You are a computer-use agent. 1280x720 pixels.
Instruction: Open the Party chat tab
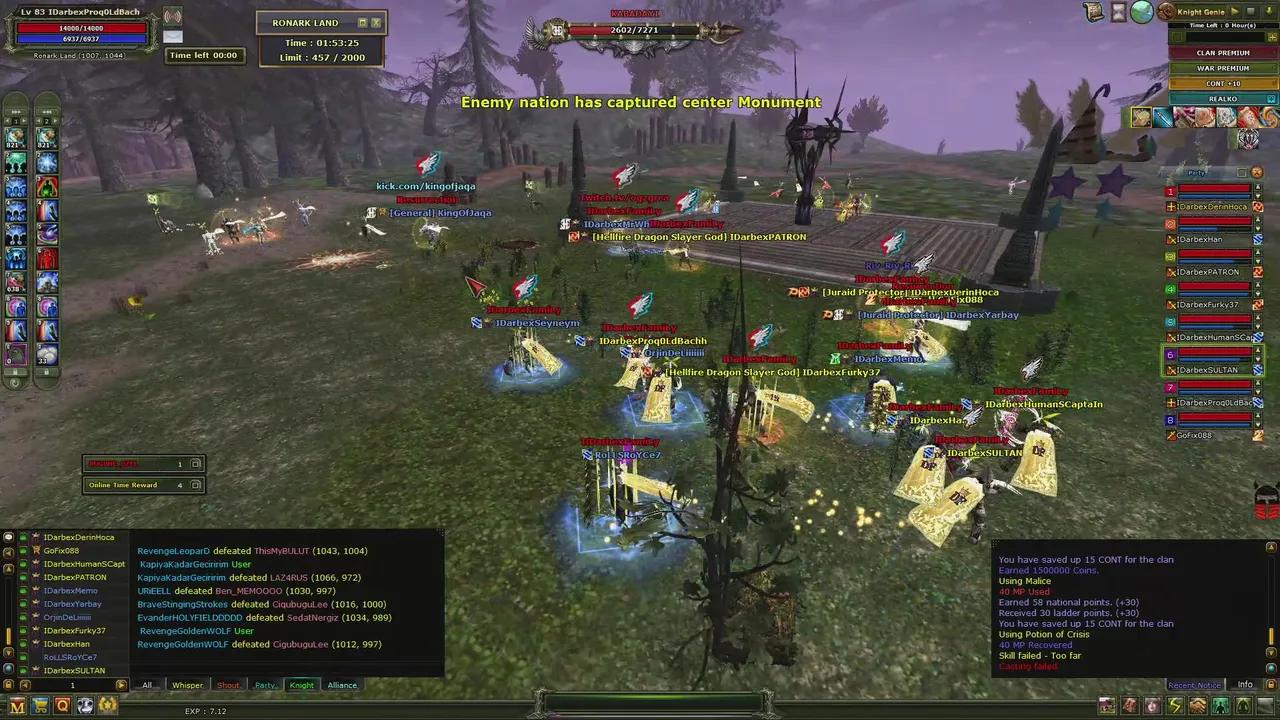265,685
